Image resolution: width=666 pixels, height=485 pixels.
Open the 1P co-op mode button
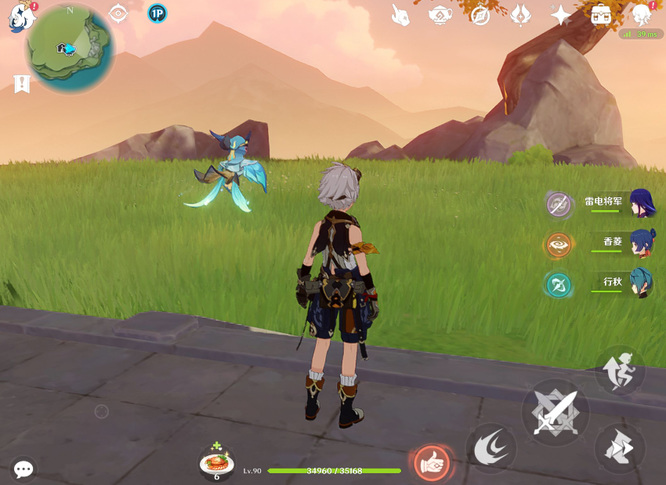coord(156,14)
